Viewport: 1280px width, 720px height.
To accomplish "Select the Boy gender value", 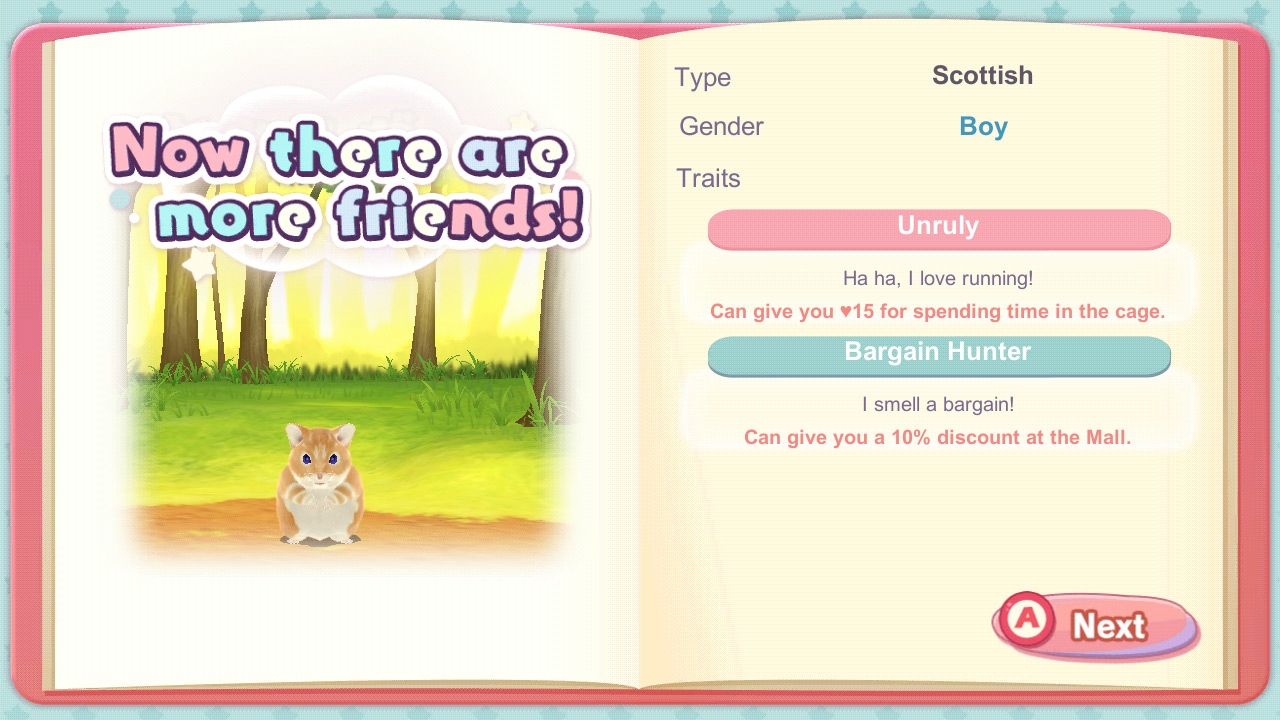I will coord(983,126).
